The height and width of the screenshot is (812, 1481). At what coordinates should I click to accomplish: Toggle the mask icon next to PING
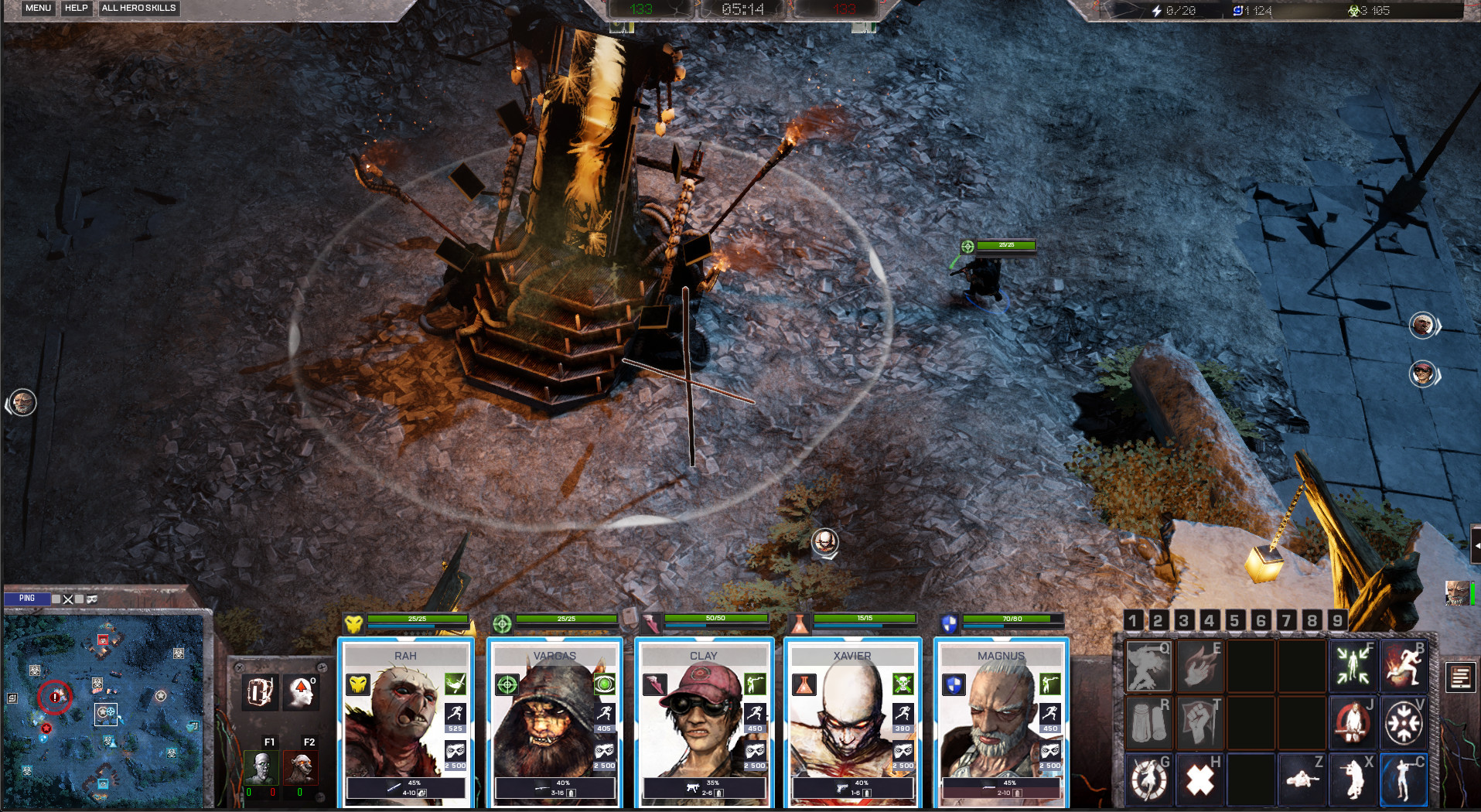(91, 599)
